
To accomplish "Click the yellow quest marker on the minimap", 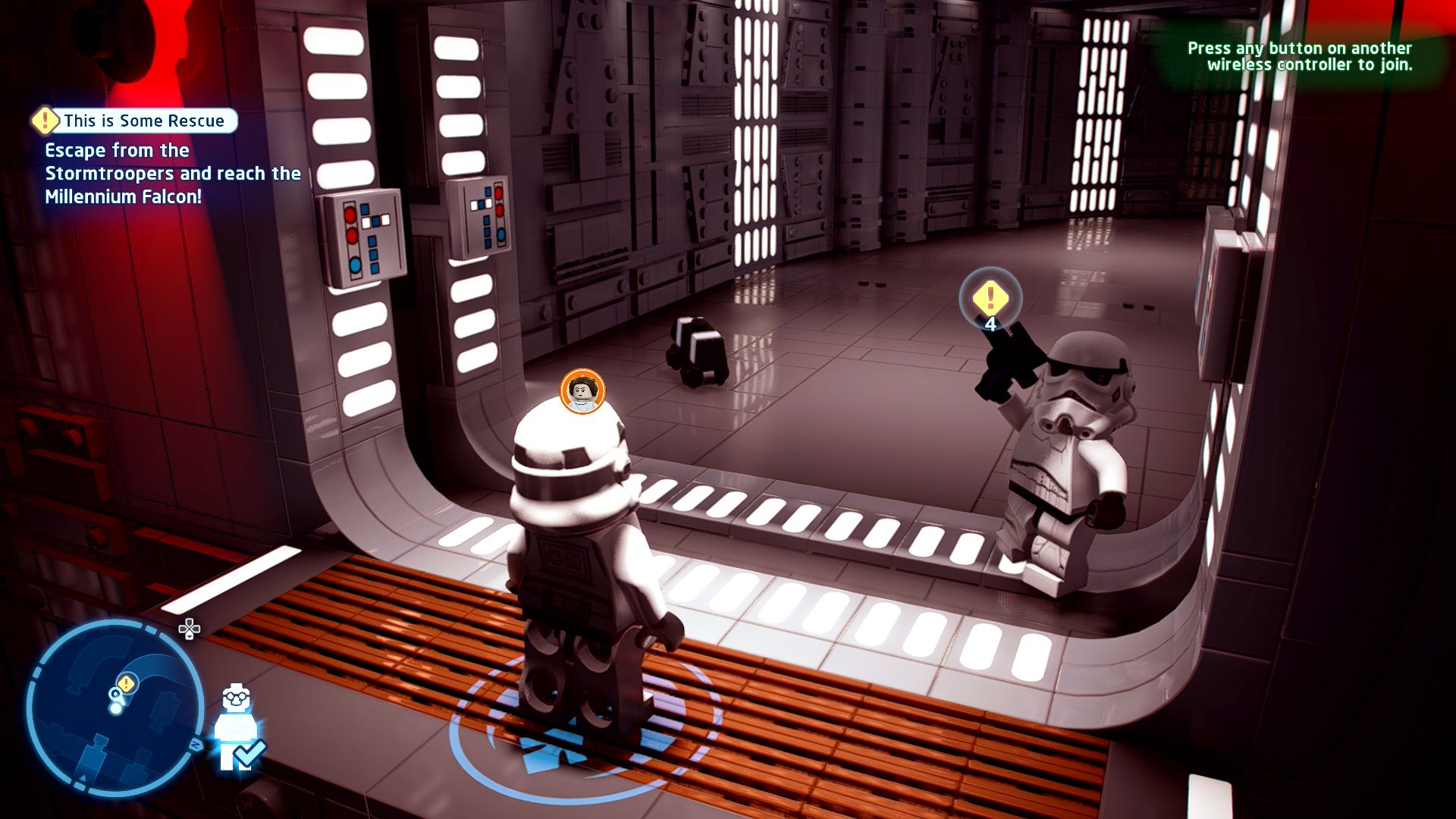I will point(127,683).
